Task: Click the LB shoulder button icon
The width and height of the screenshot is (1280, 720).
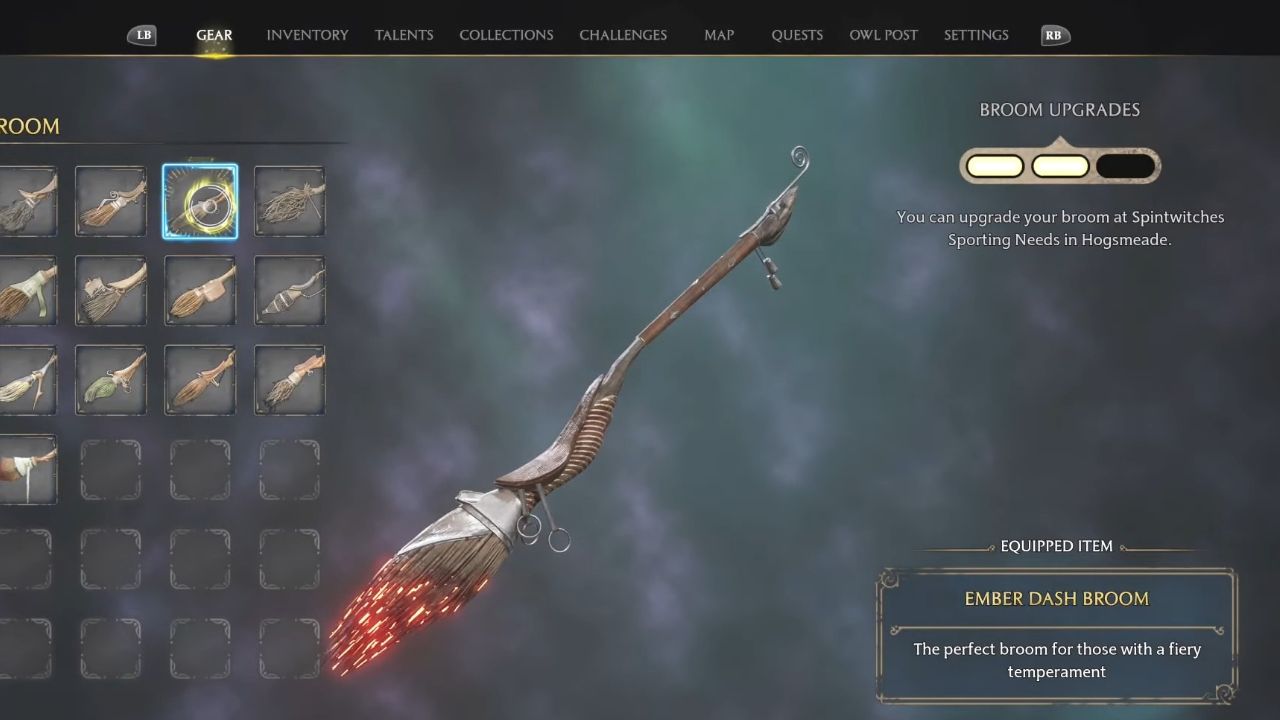Action: click(x=142, y=34)
